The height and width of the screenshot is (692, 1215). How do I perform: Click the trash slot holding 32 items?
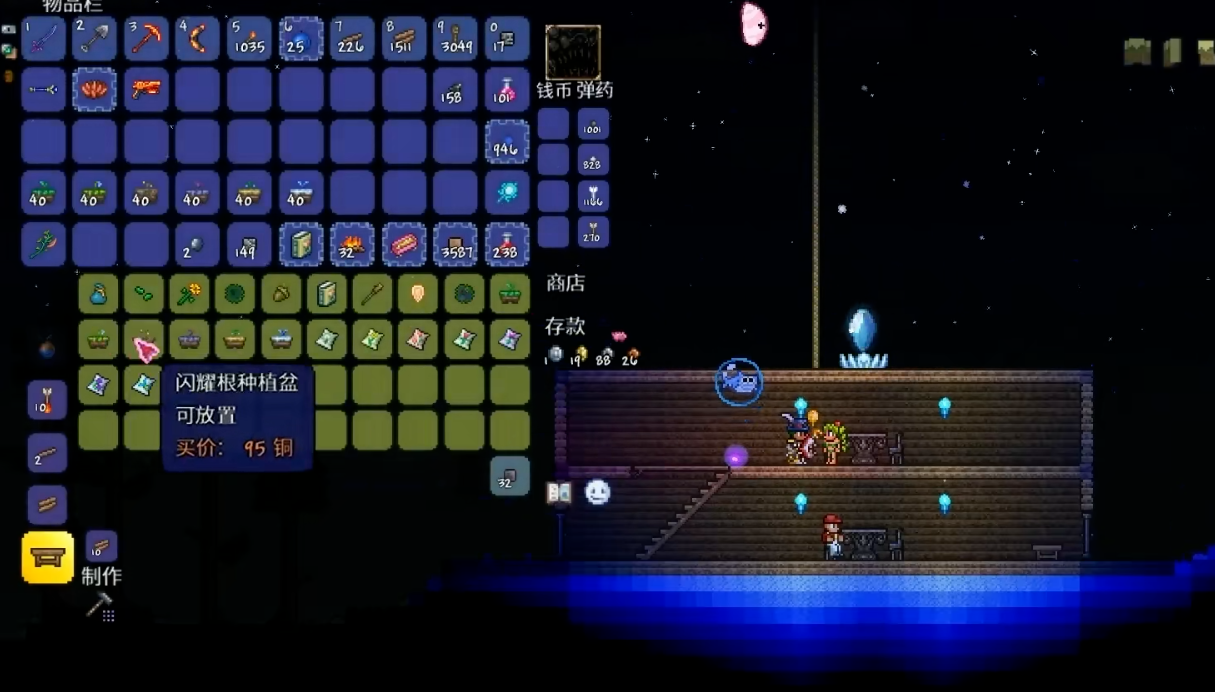point(510,476)
